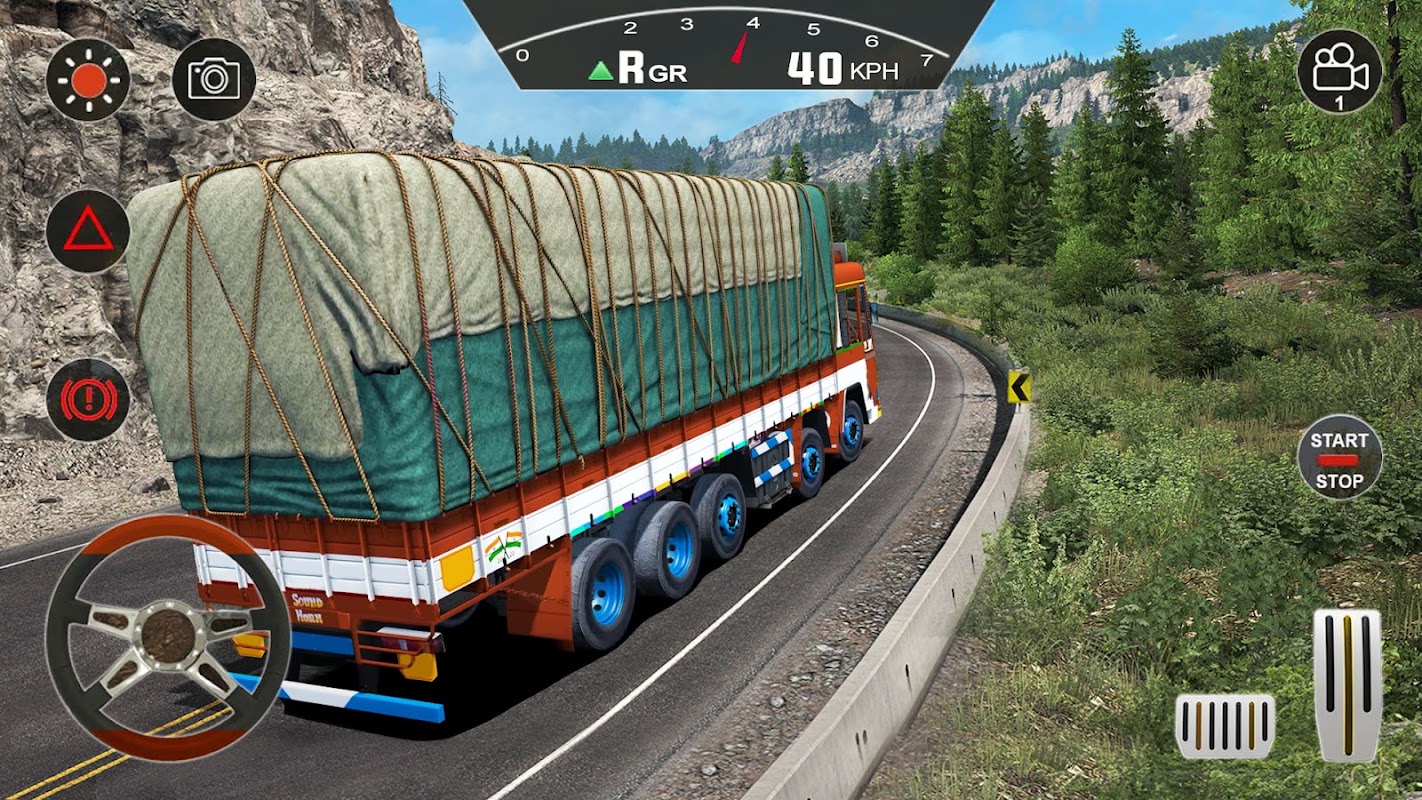This screenshot has width=1422, height=800.
Task: Turn on the hazard triangle lights
Action: pyautogui.click(x=88, y=232)
